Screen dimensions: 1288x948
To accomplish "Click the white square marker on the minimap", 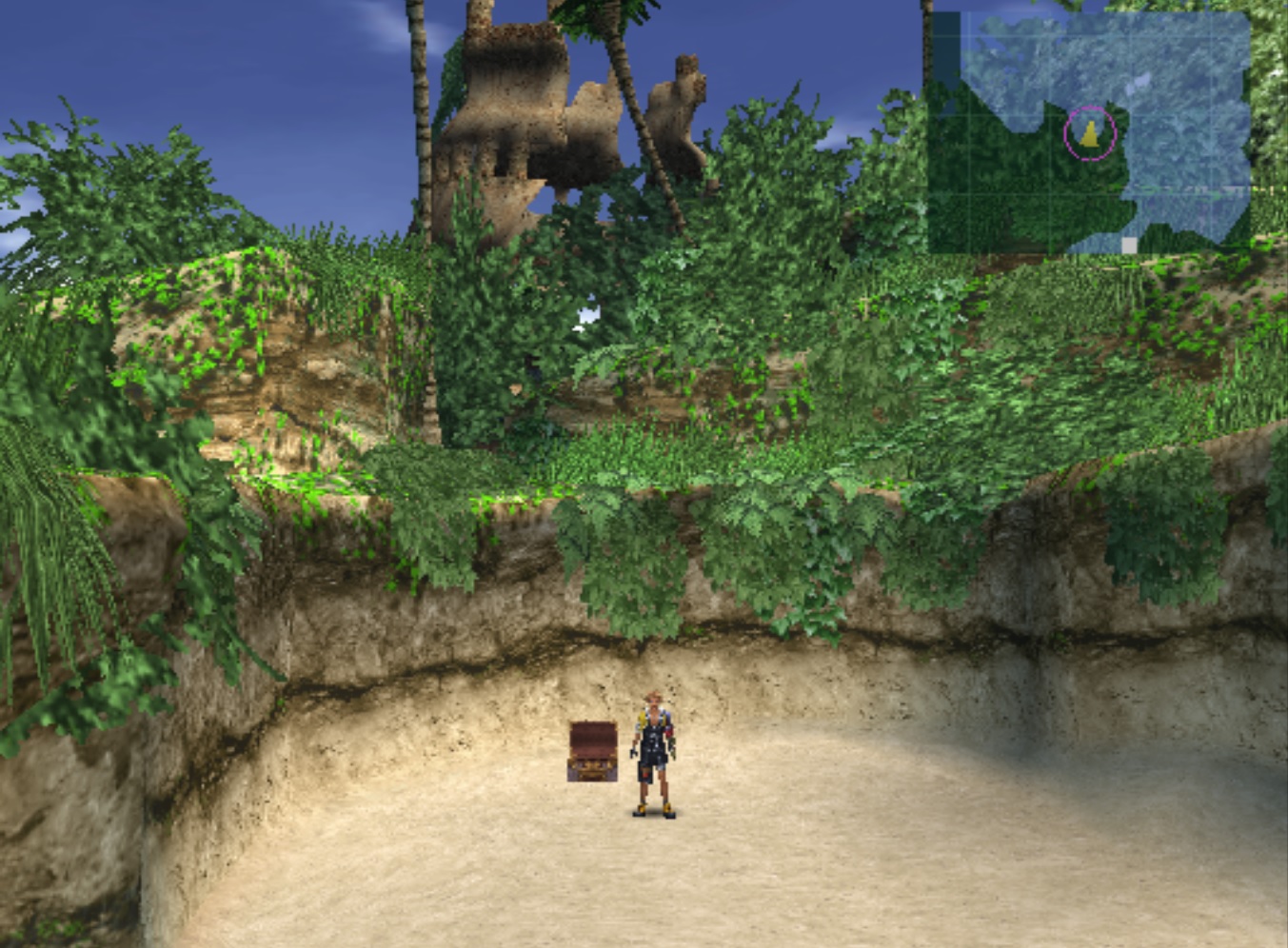I will click(x=1129, y=246).
